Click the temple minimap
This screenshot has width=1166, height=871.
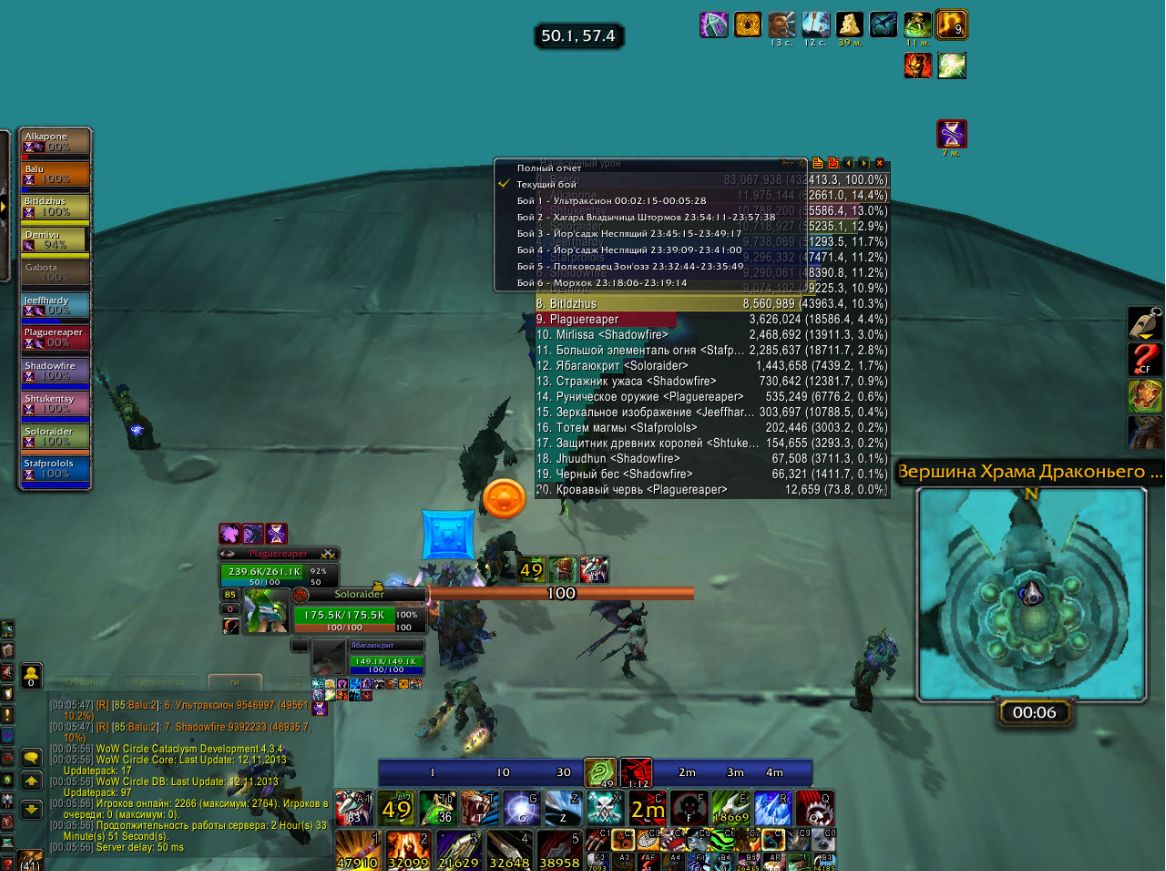click(x=1031, y=592)
